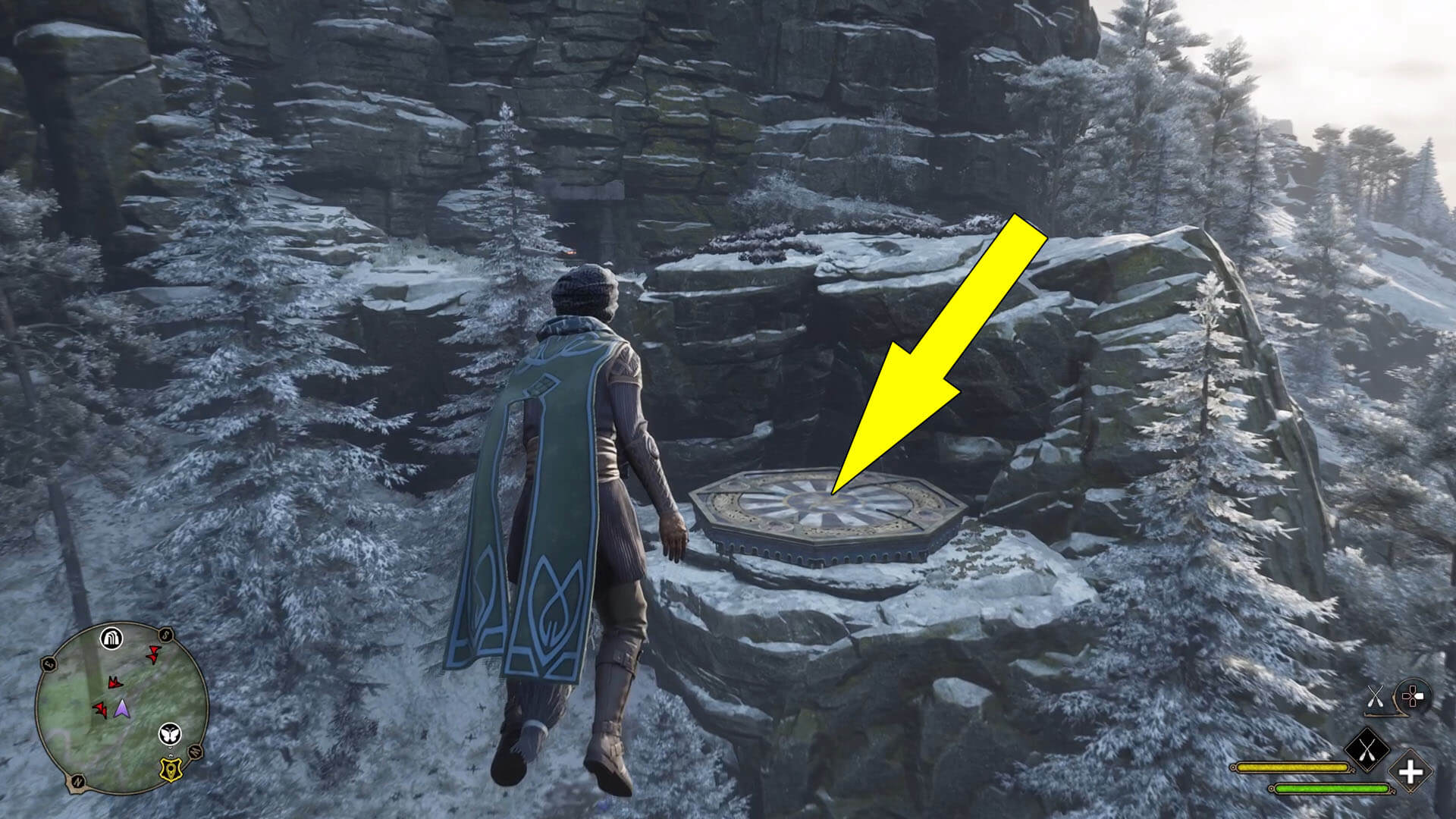1456x819 pixels.
Task: Click the N compass letter on the minimap
Action: pyautogui.click(x=78, y=781)
